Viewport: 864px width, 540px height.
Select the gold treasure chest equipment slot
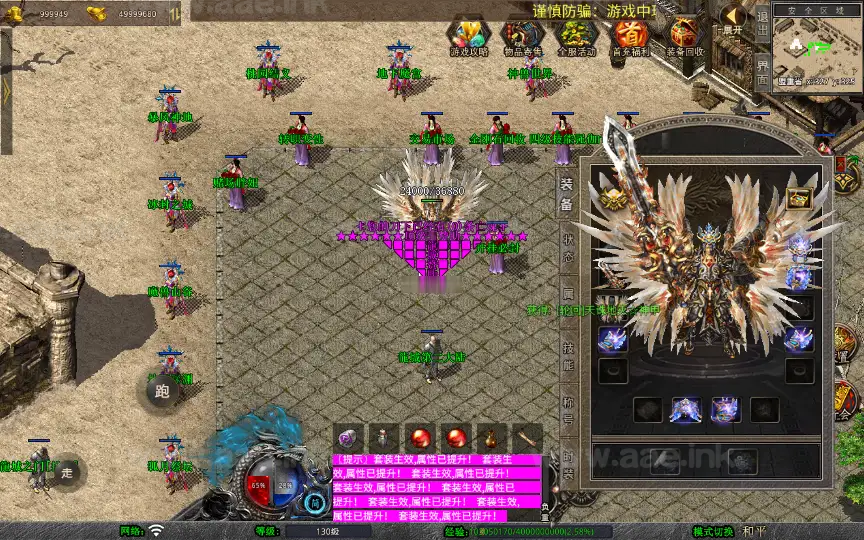(x=798, y=198)
